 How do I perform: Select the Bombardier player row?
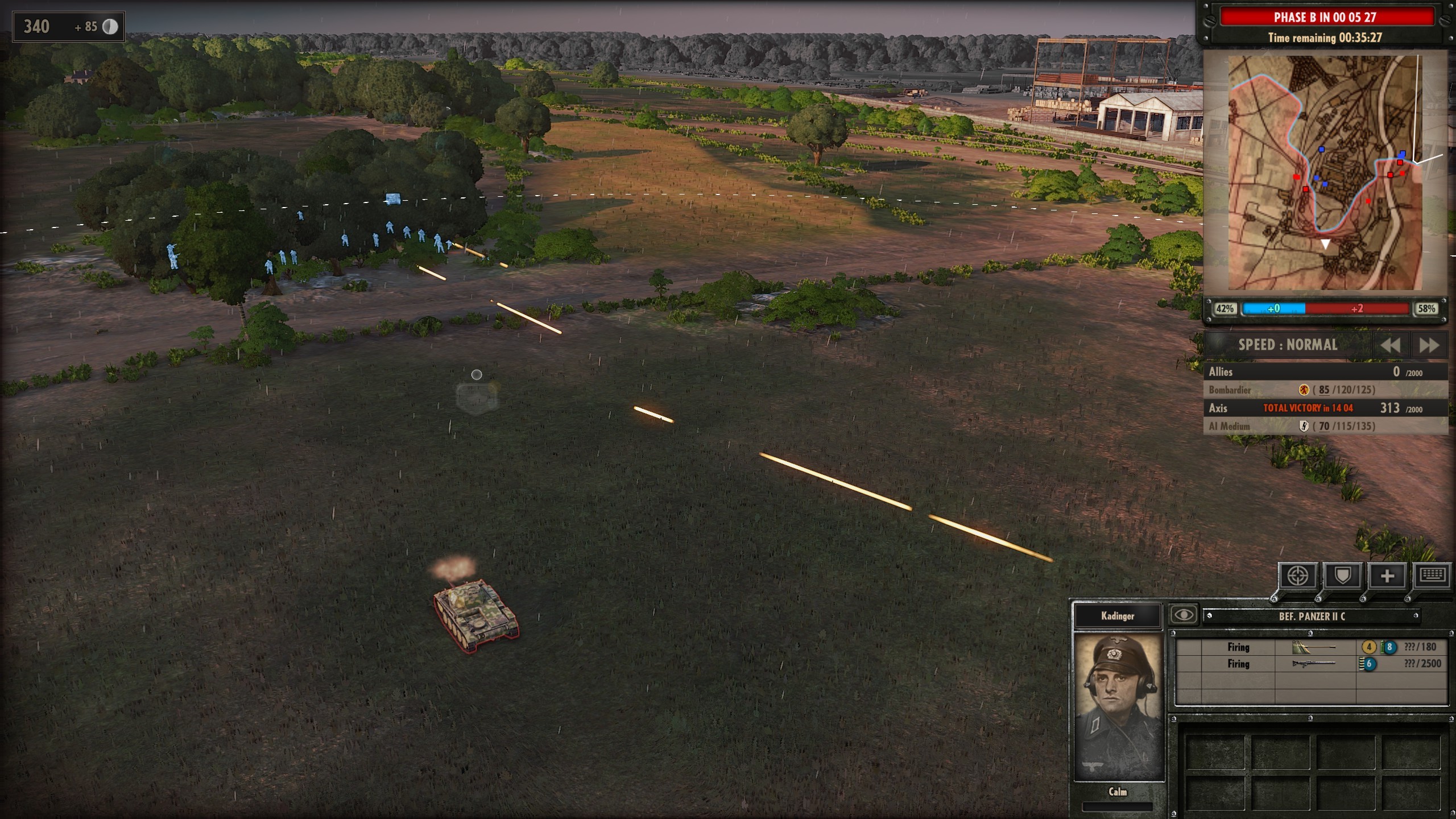tap(1325, 390)
